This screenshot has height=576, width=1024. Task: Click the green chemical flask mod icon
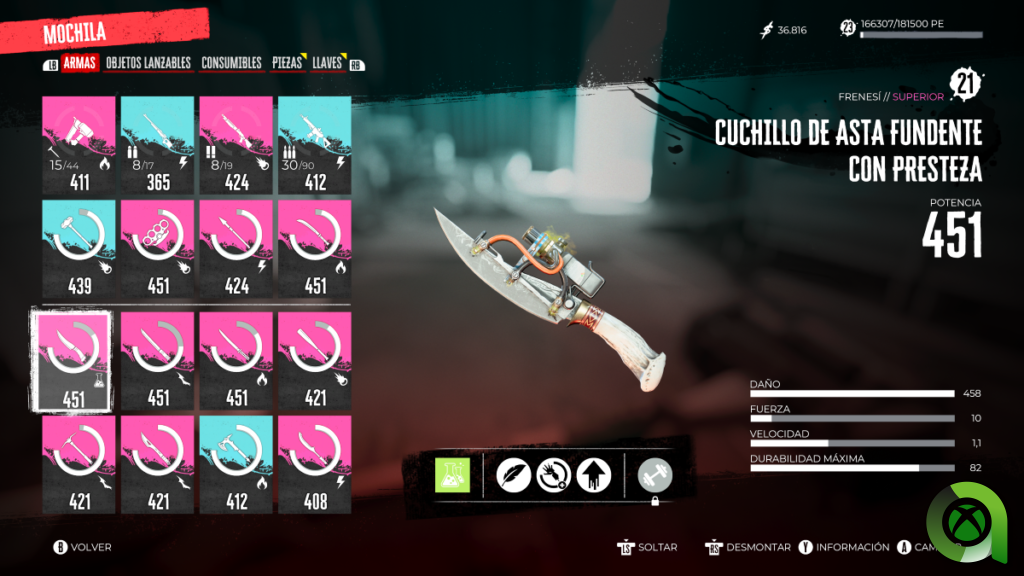[452, 475]
